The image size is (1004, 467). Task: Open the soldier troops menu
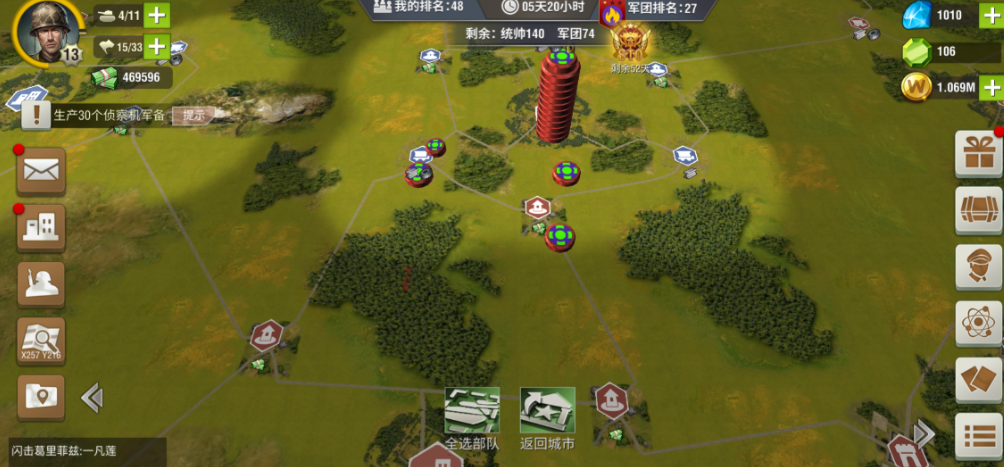coord(41,284)
